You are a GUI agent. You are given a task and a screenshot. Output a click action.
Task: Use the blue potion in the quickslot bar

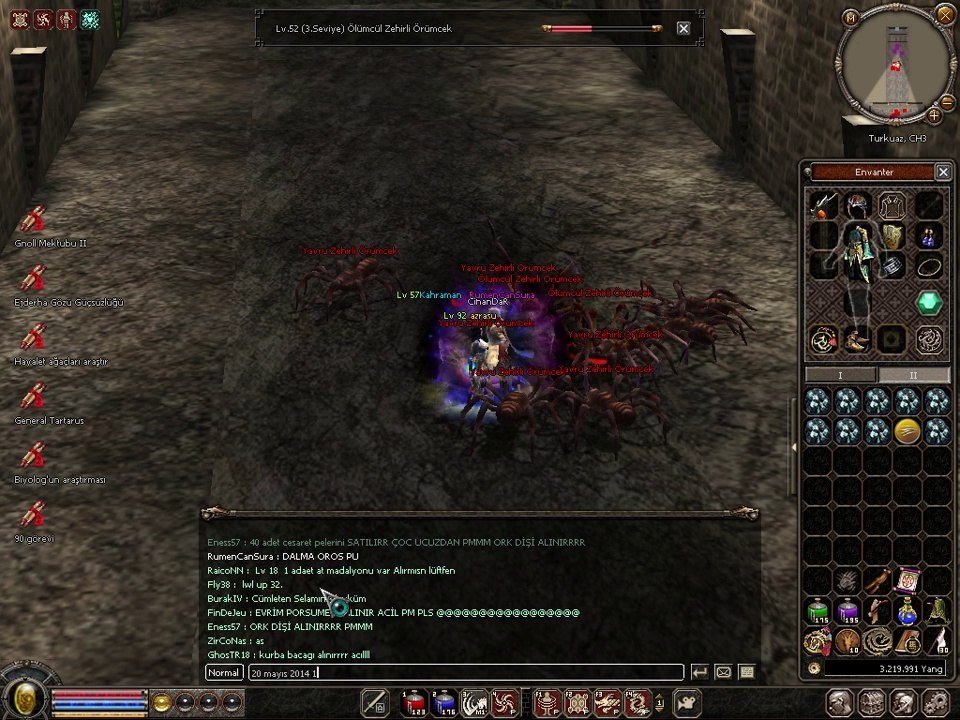[444, 703]
